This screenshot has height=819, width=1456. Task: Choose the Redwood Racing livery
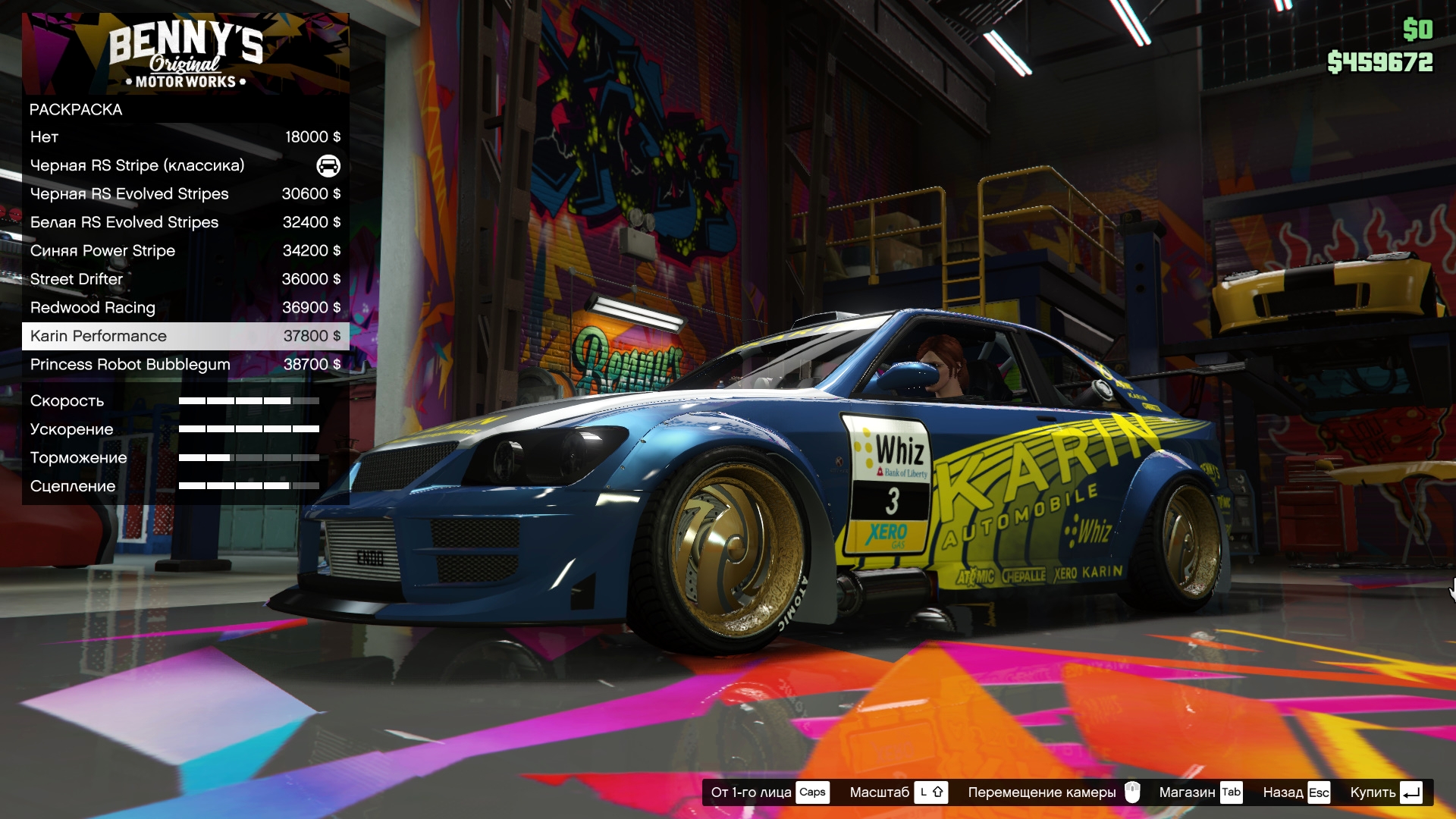click(x=185, y=308)
